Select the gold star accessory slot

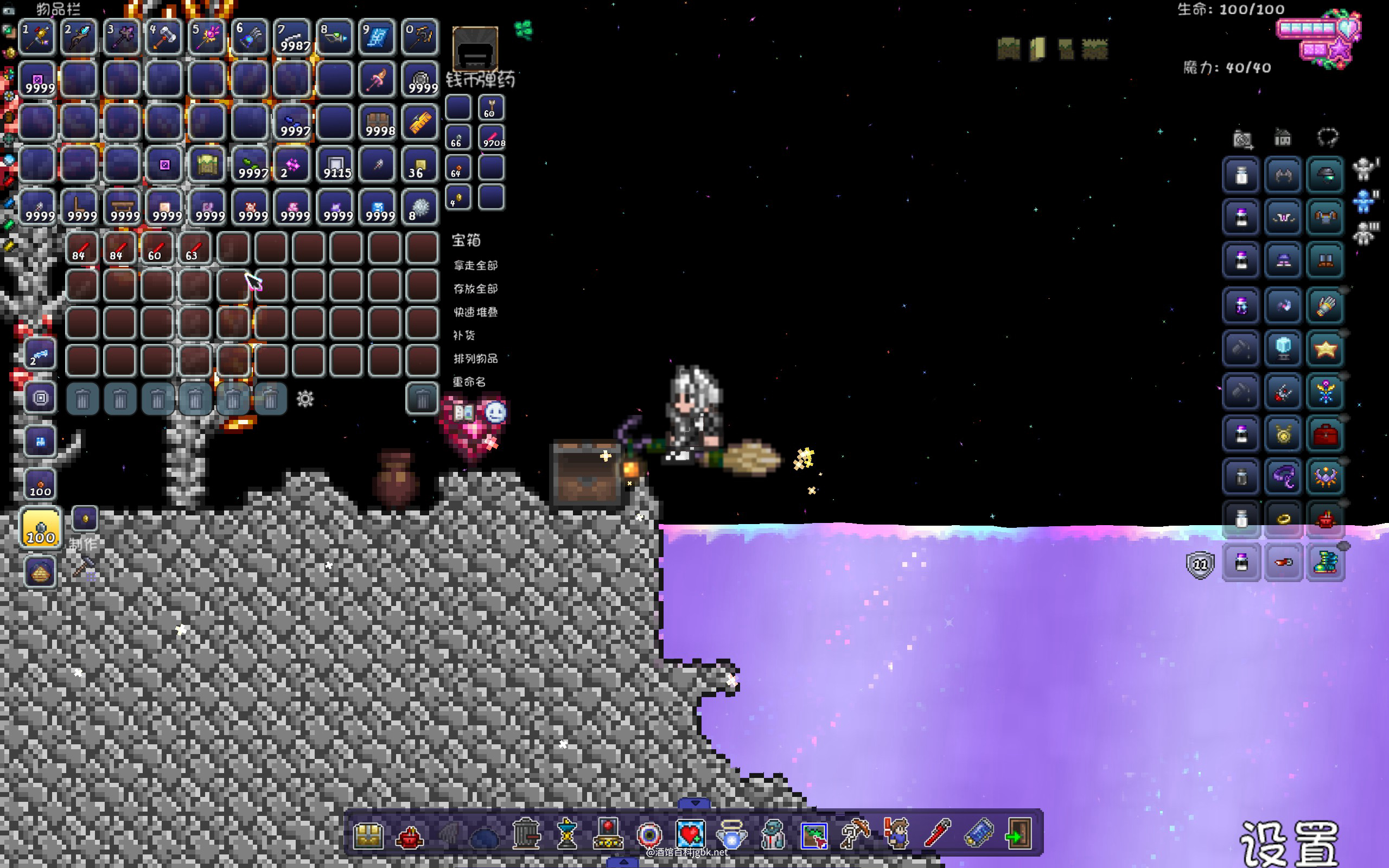(1325, 348)
